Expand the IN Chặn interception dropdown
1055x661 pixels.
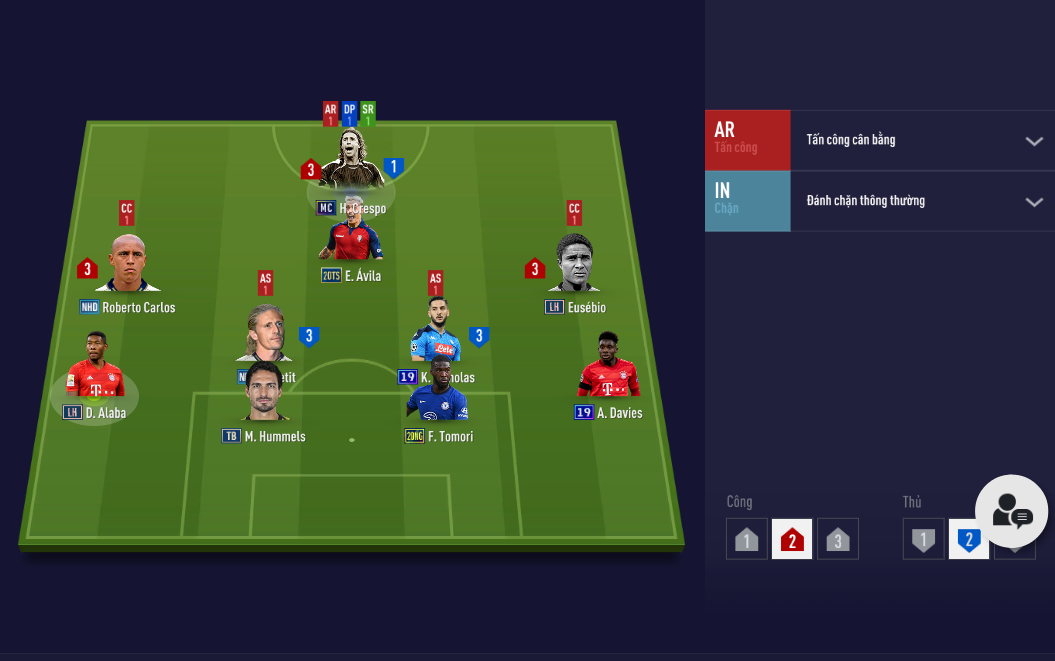coord(1034,202)
